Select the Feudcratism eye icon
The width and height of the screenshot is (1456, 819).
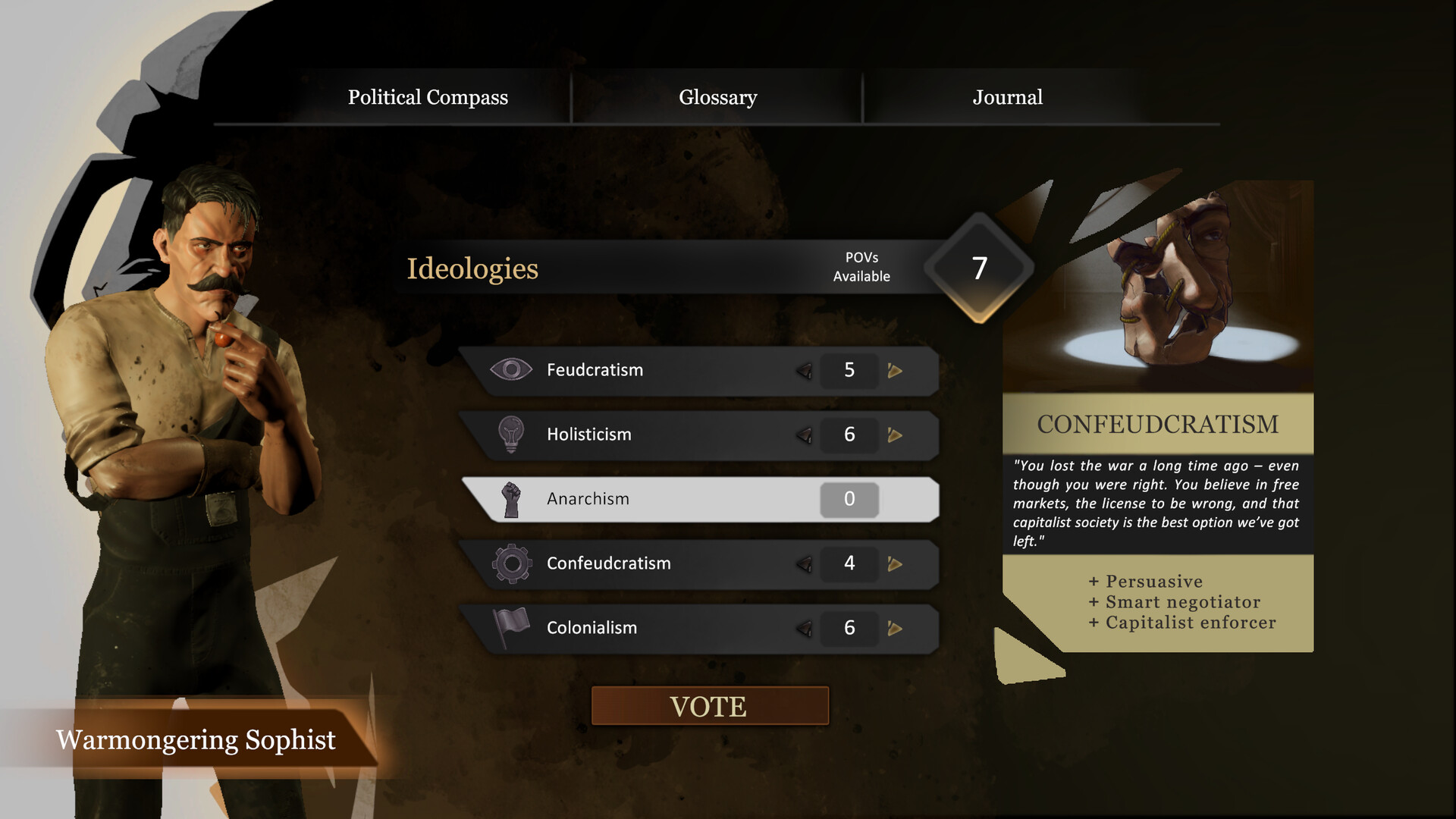click(x=511, y=370)
